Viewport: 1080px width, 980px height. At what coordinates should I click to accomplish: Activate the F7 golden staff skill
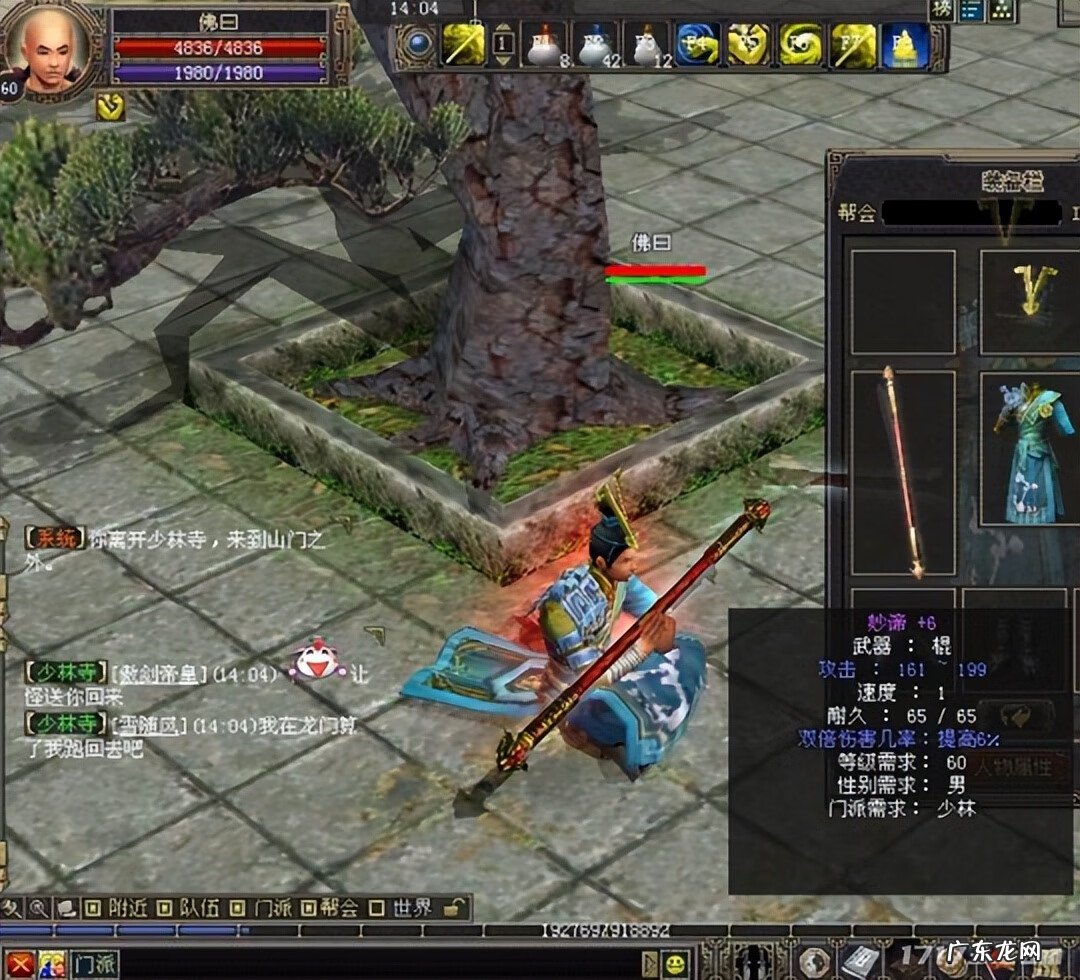coord(853,45)
